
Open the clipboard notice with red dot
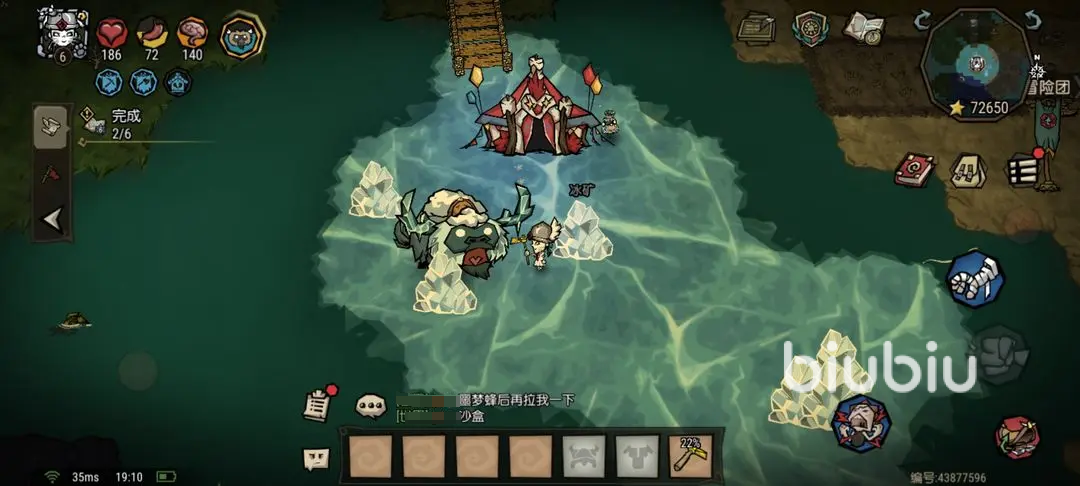[317, 404]
